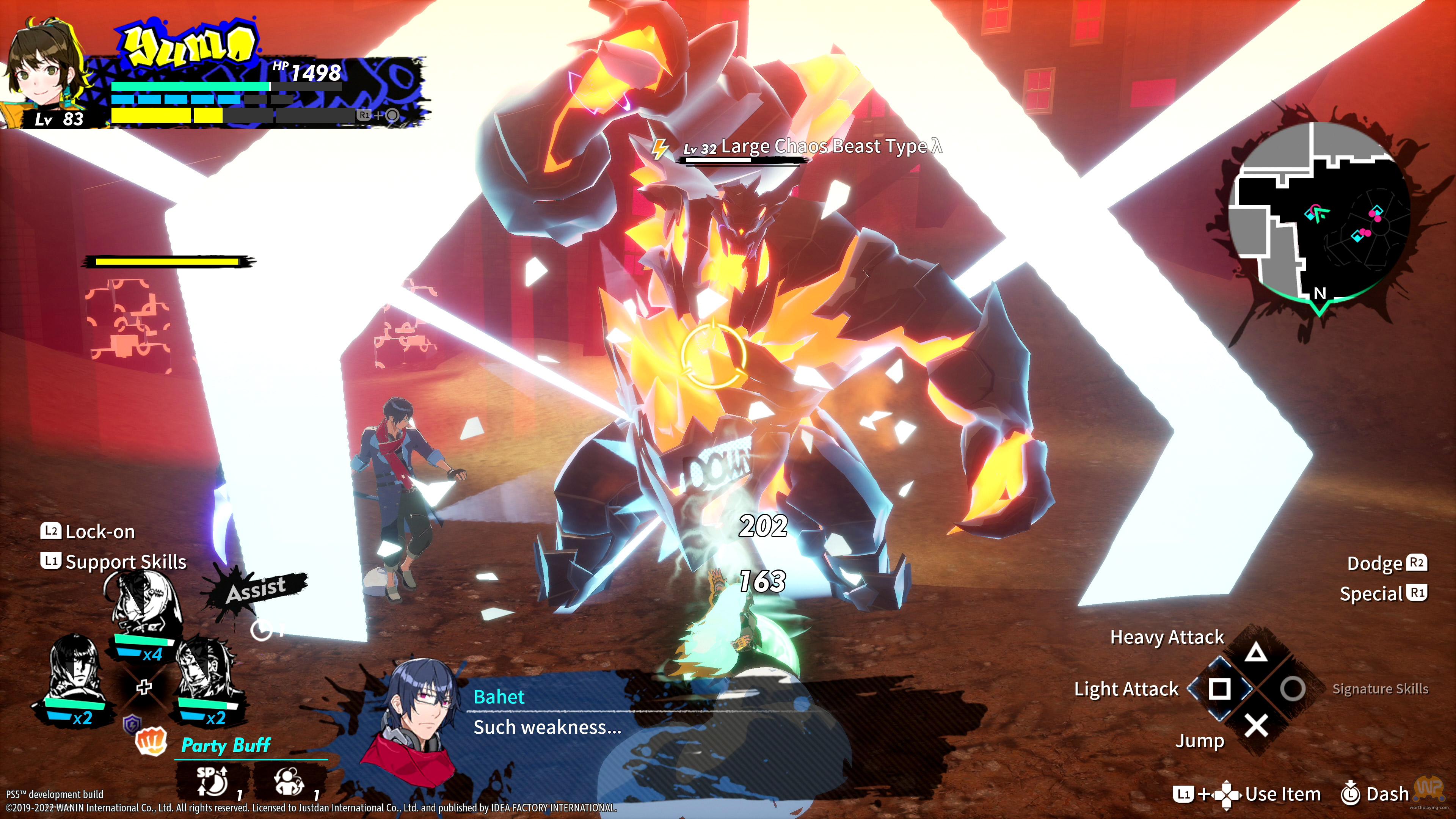Click the cyan player arrow on minimap
This screenshot has height=819, width=1456.
click(1319, 213)
